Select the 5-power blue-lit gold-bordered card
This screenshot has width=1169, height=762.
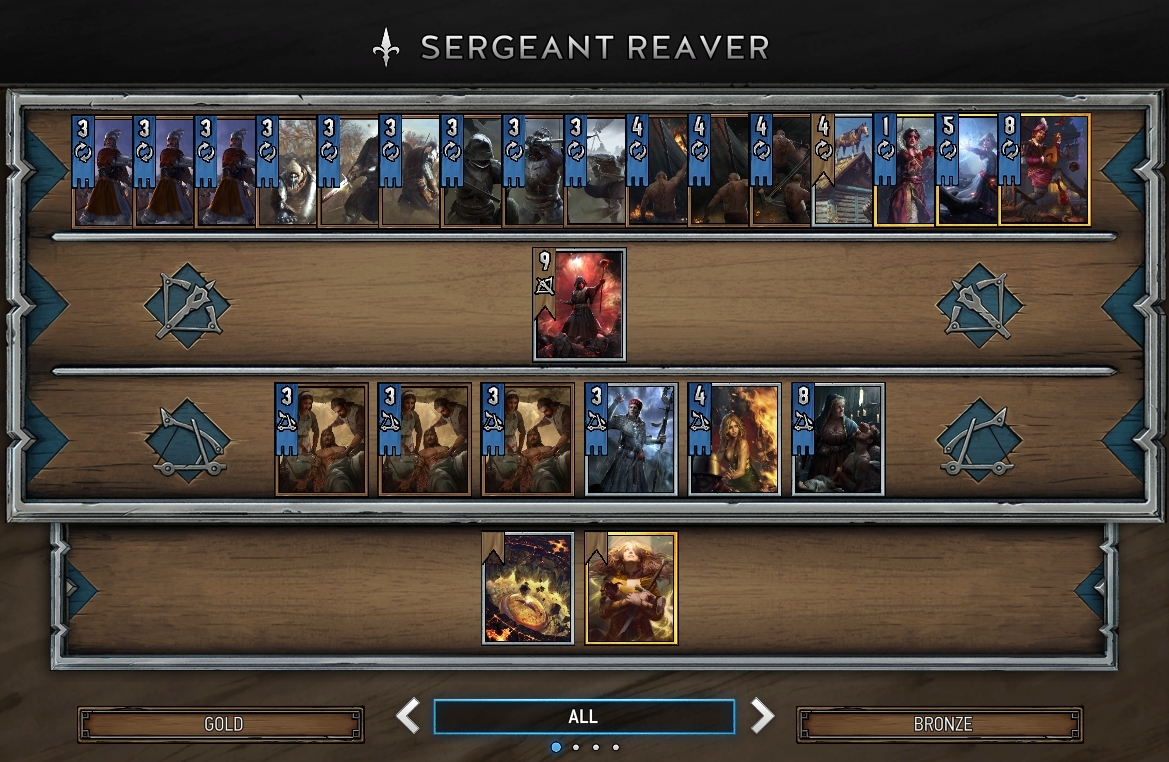[x=967, y=170]
